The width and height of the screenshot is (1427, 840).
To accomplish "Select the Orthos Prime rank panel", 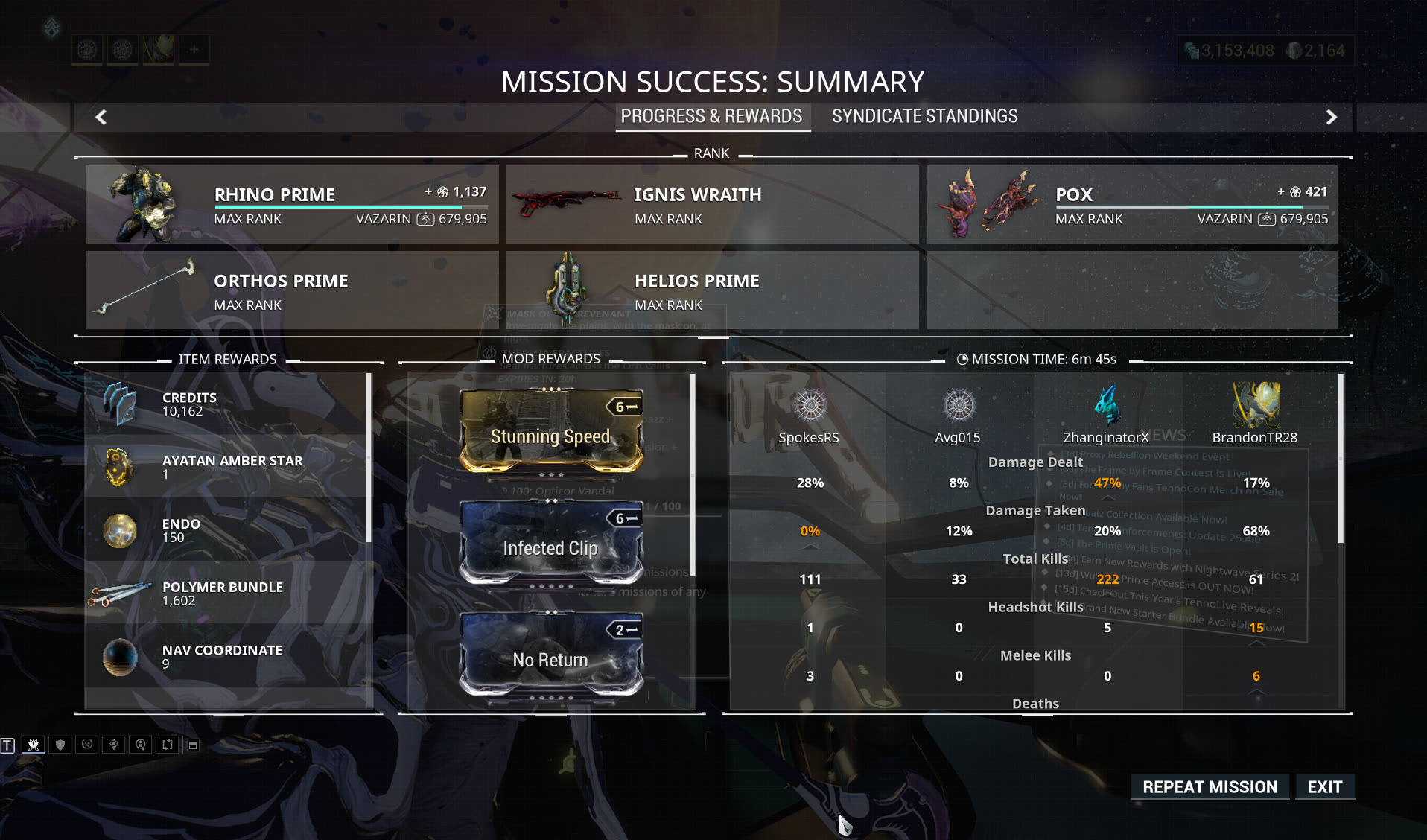I will coord(292,290).
